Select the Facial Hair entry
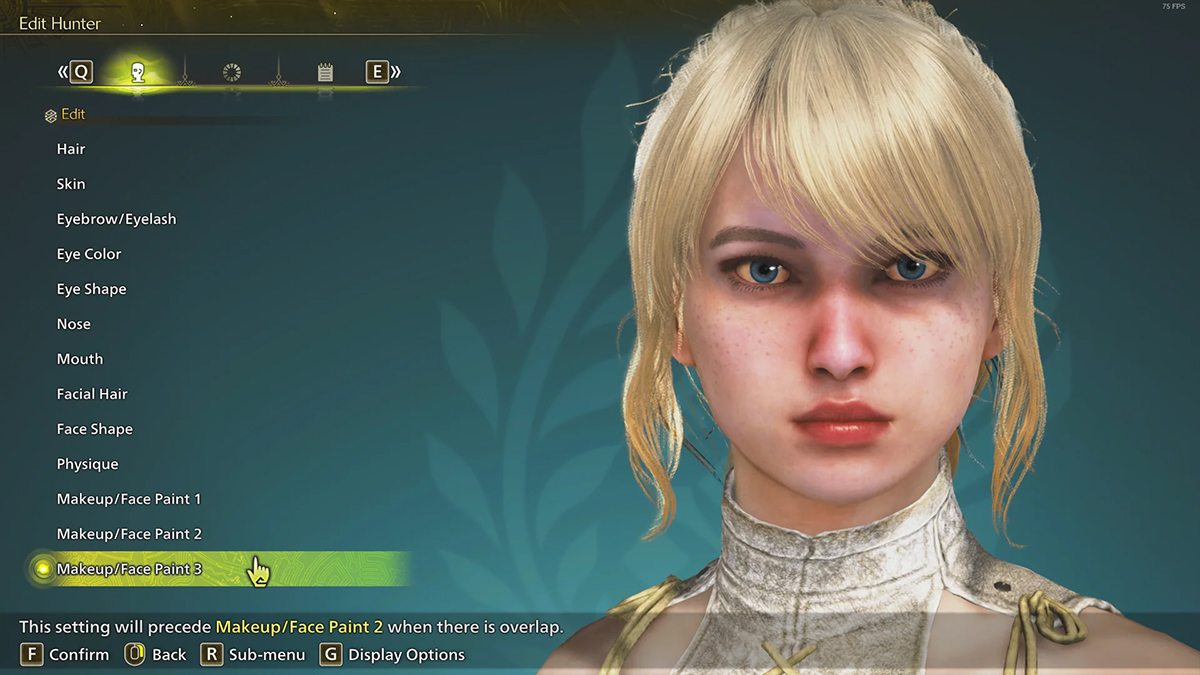 click(92, 394)
